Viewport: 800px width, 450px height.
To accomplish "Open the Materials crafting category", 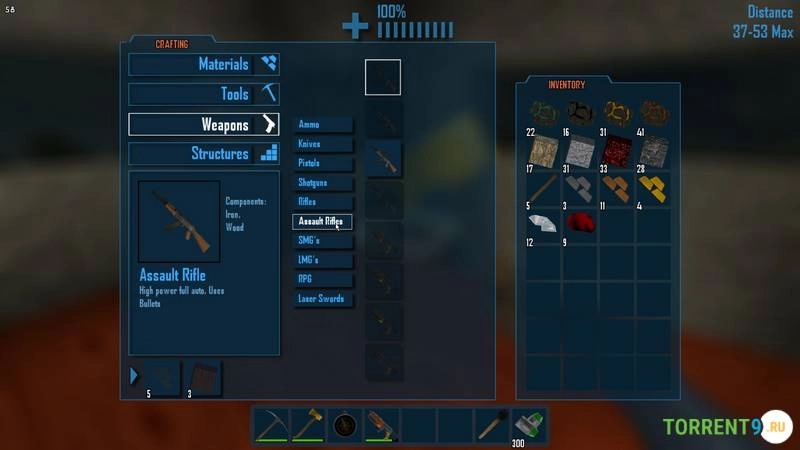I will [204, 64].
